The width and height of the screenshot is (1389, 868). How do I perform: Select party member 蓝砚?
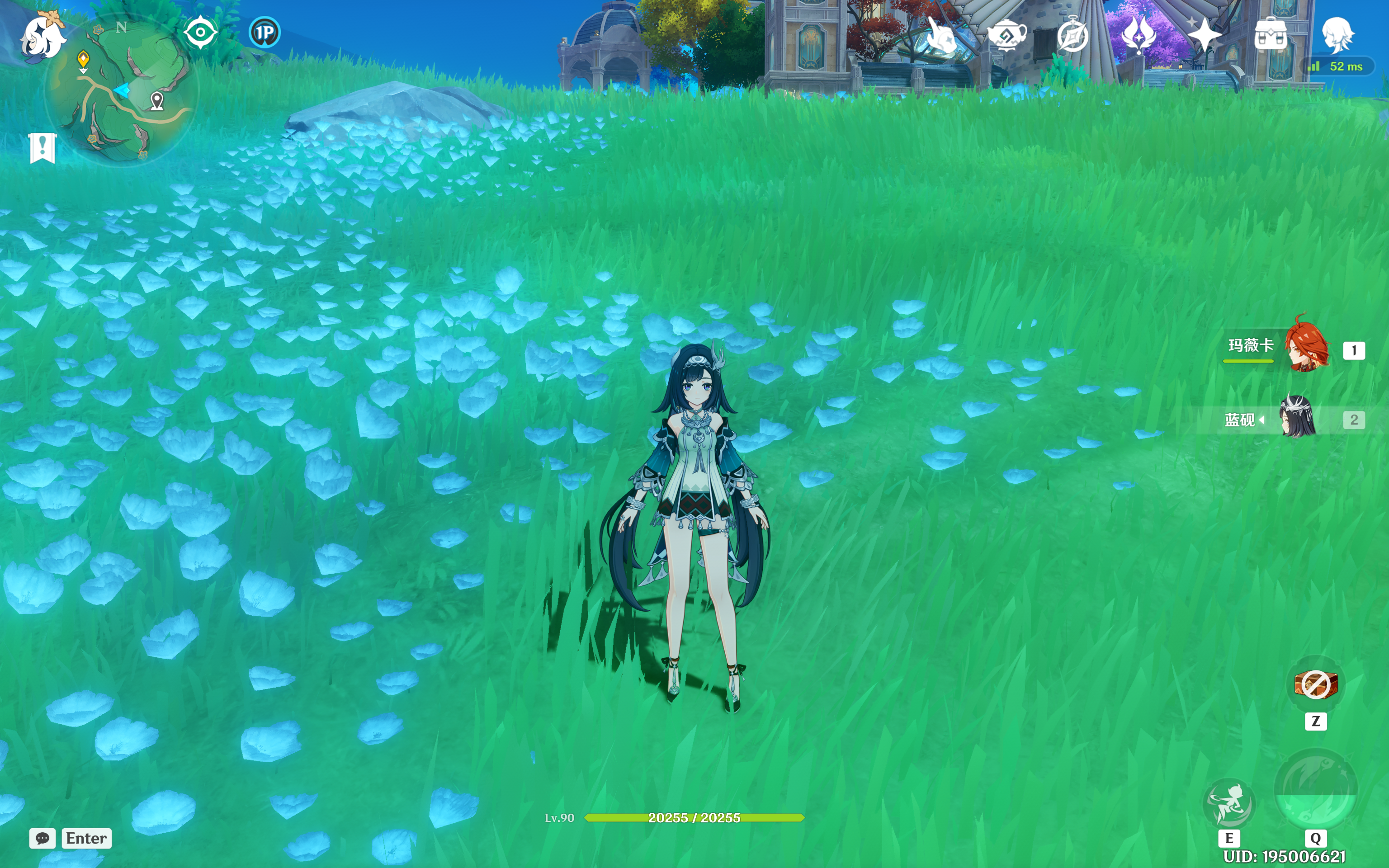[1298, 418]
